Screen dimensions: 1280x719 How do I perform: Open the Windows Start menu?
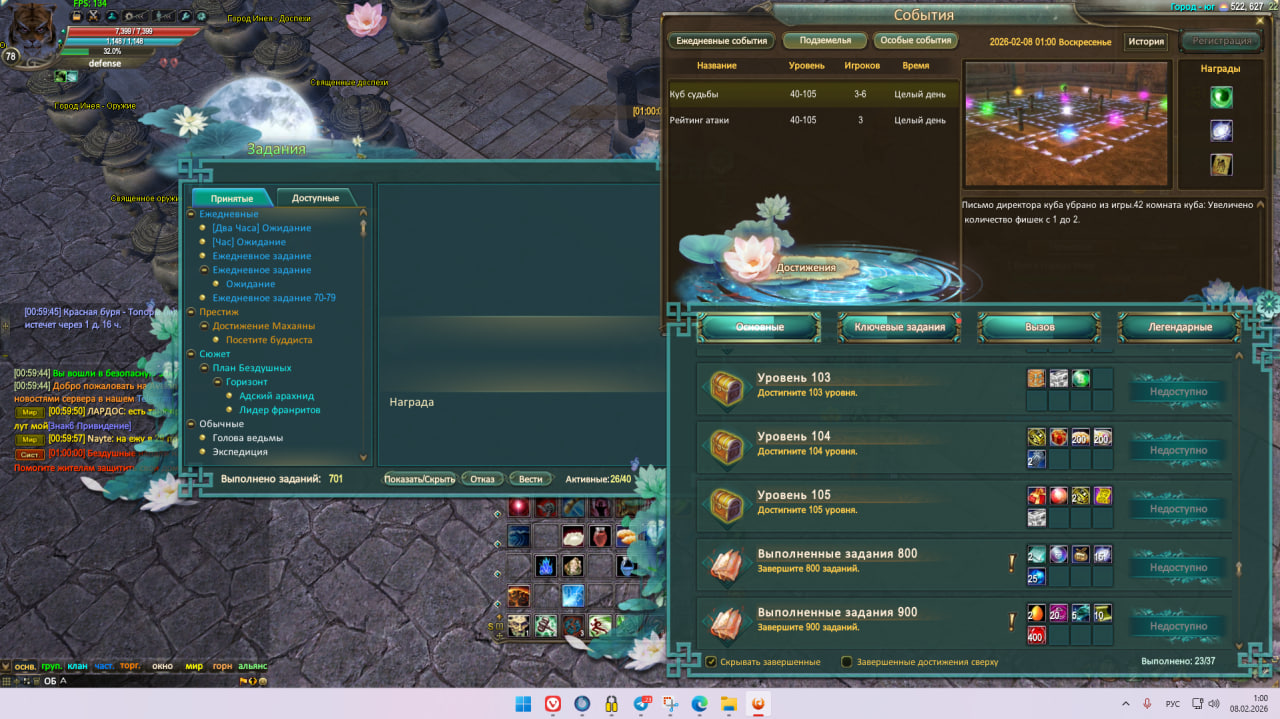pyautogui.click(x=523, y=704)
